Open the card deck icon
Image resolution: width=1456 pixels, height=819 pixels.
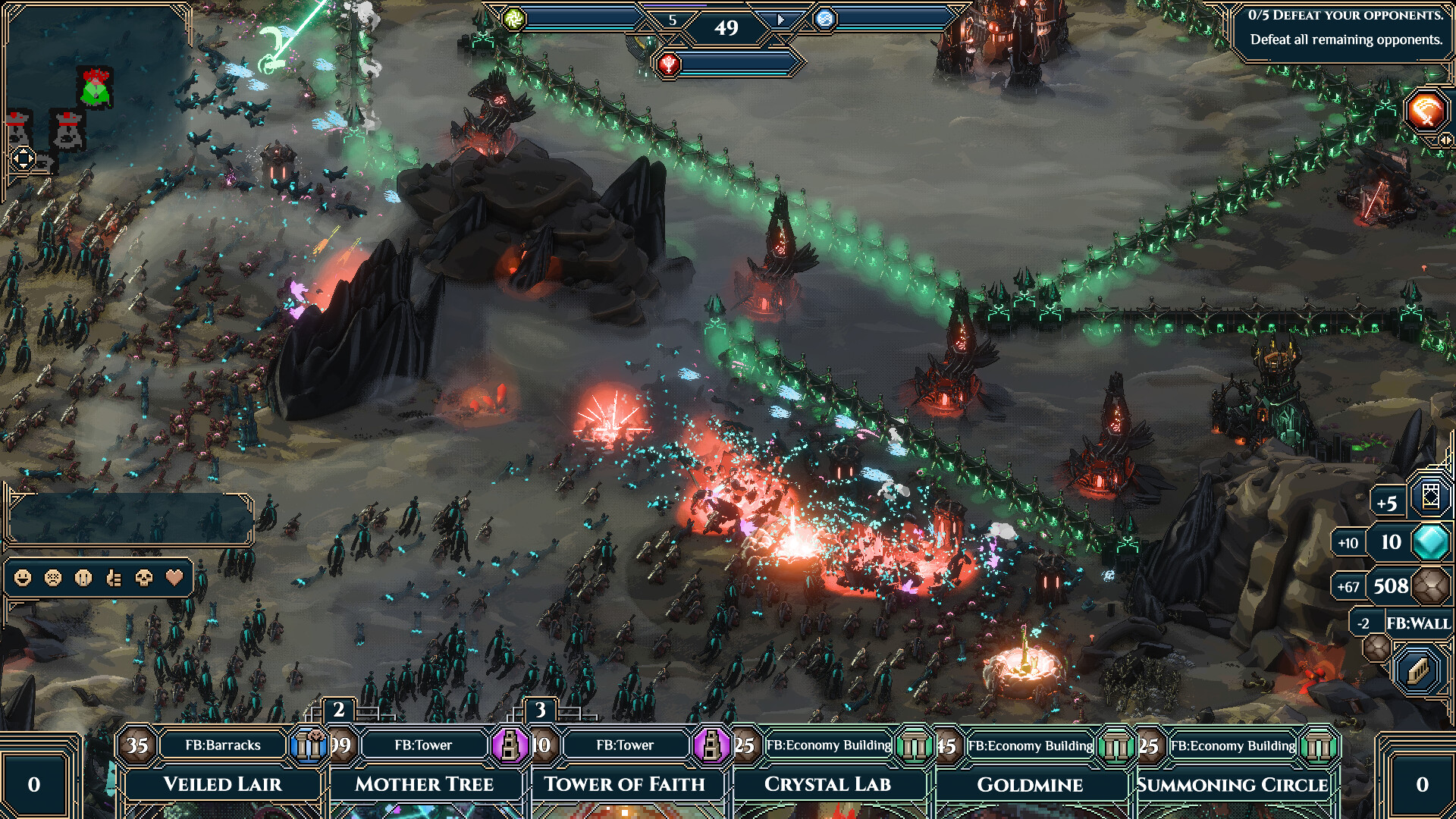click(1430, 497)
